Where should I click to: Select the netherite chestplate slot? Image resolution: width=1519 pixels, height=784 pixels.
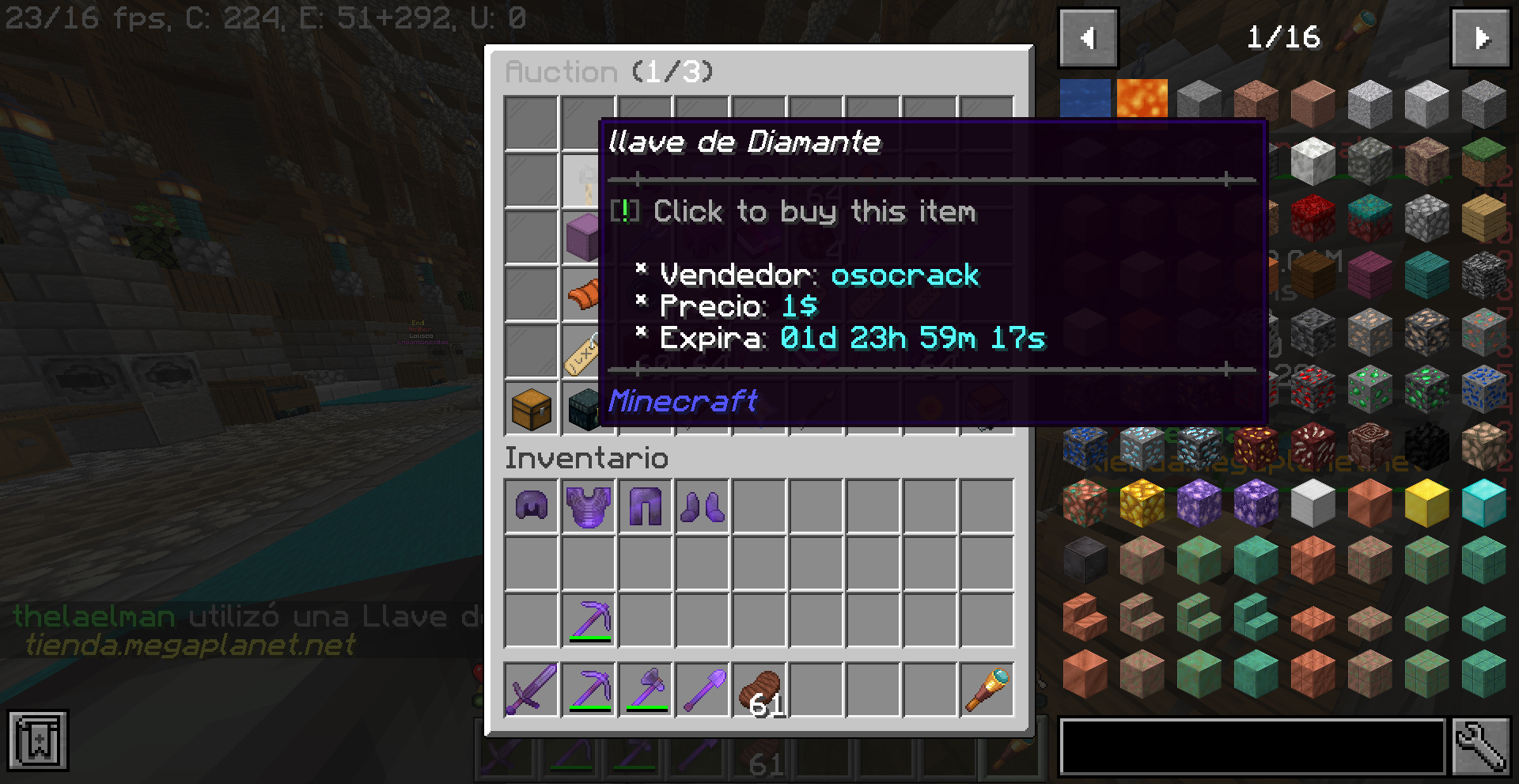[x=588, y=506]
